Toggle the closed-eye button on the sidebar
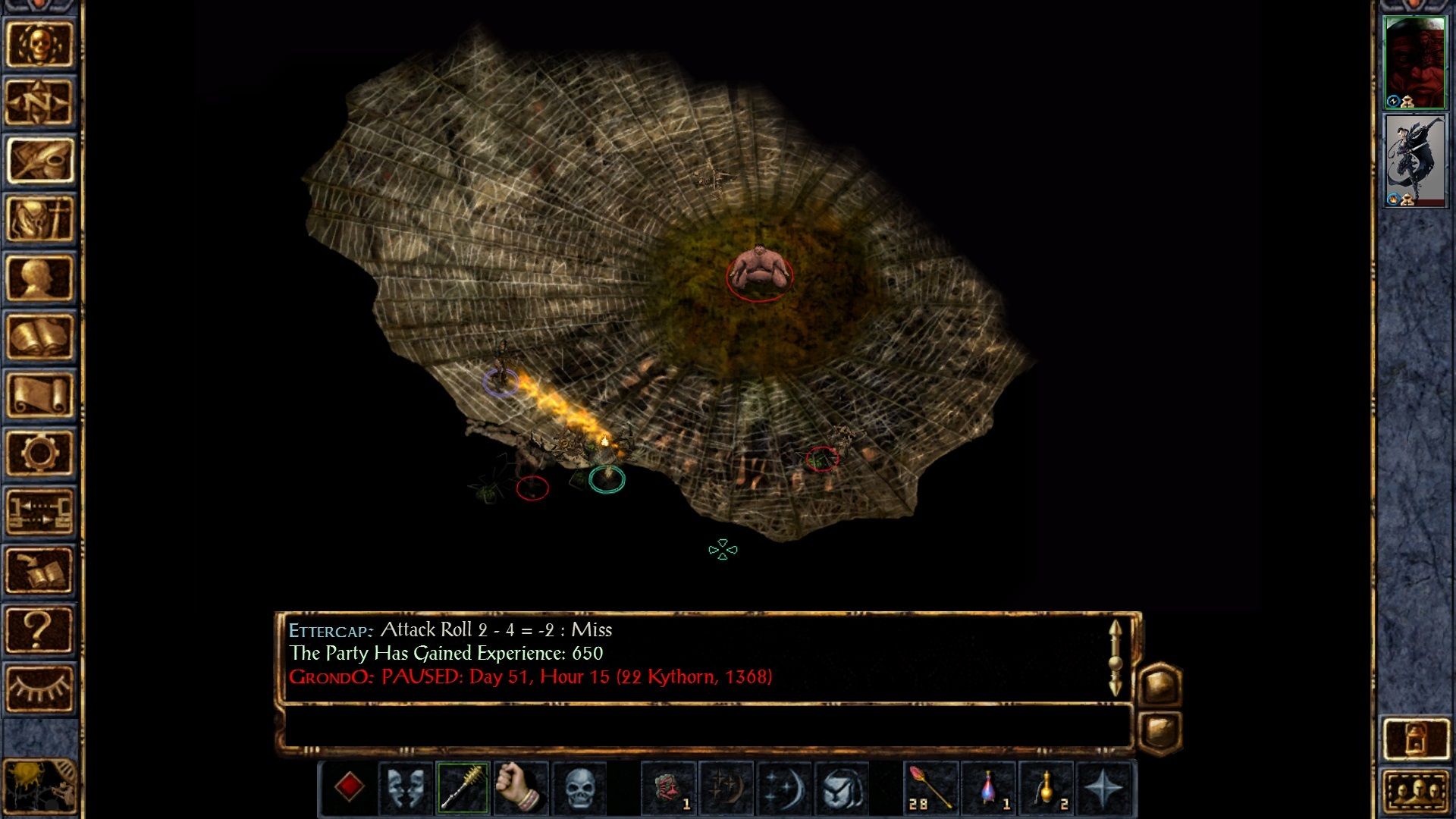This screenshot has height=819, width=1456. coord(42,686)
